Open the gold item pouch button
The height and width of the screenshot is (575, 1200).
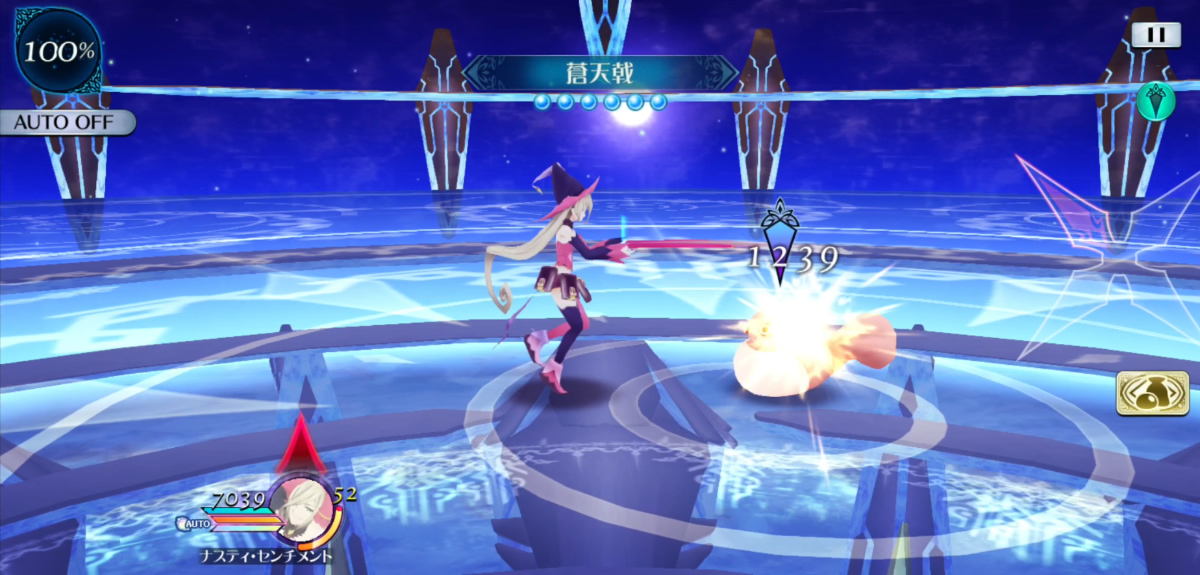tap(1152, 393)
